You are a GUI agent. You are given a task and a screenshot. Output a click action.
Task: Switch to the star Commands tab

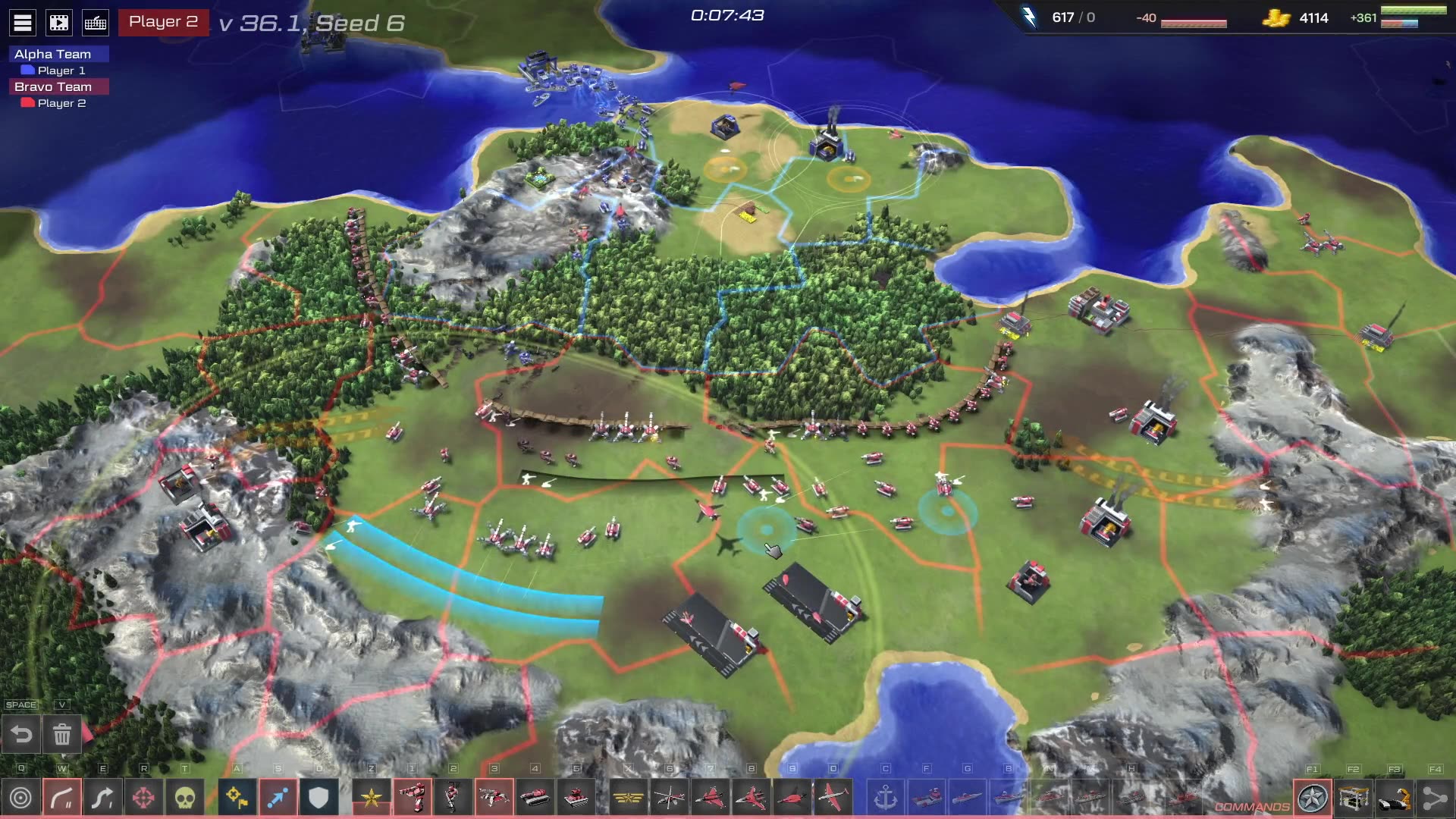coord(1313,798)
